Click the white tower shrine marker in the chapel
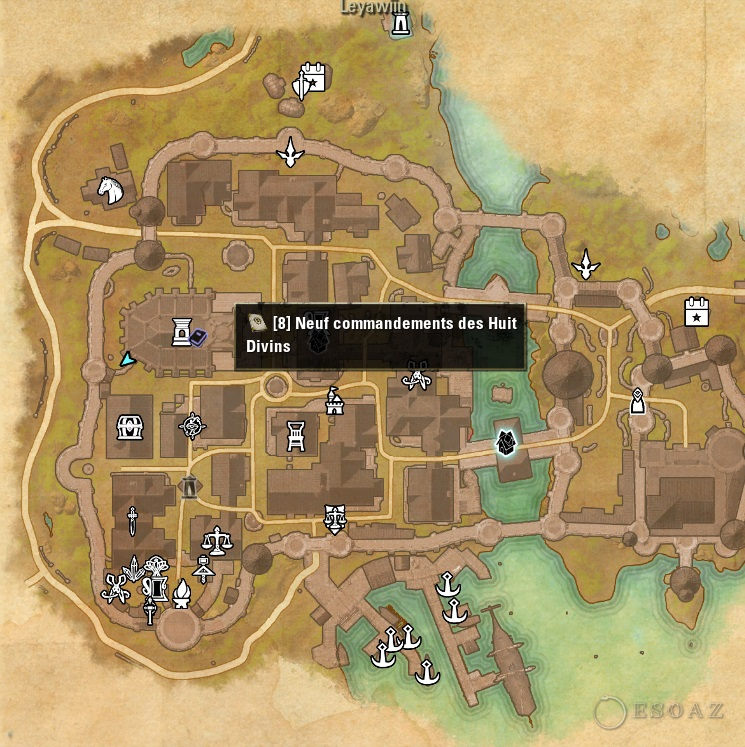Screen dimensions: 745x747 click(x=182, y=331)
